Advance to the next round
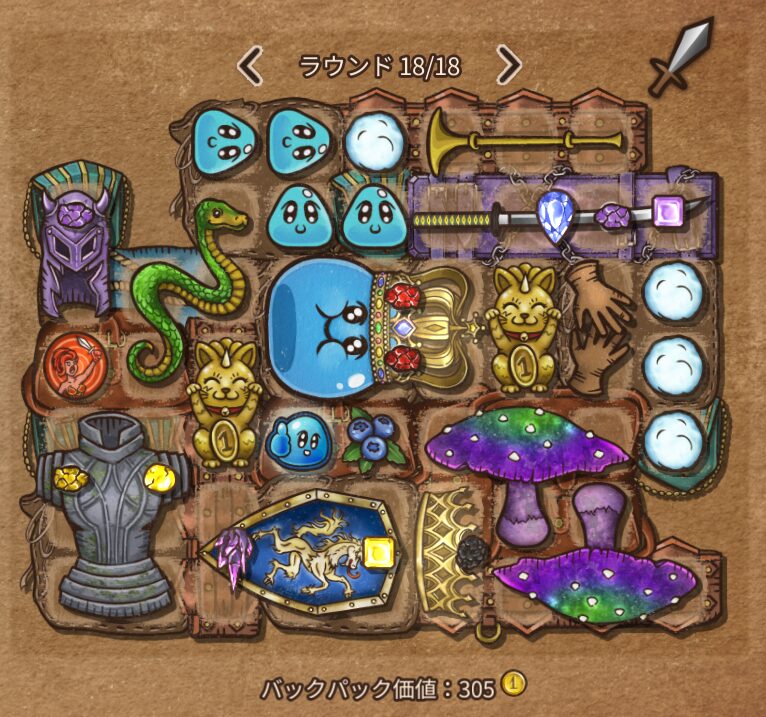Screen dimensions: 766x717 click(x=509, y=66)
